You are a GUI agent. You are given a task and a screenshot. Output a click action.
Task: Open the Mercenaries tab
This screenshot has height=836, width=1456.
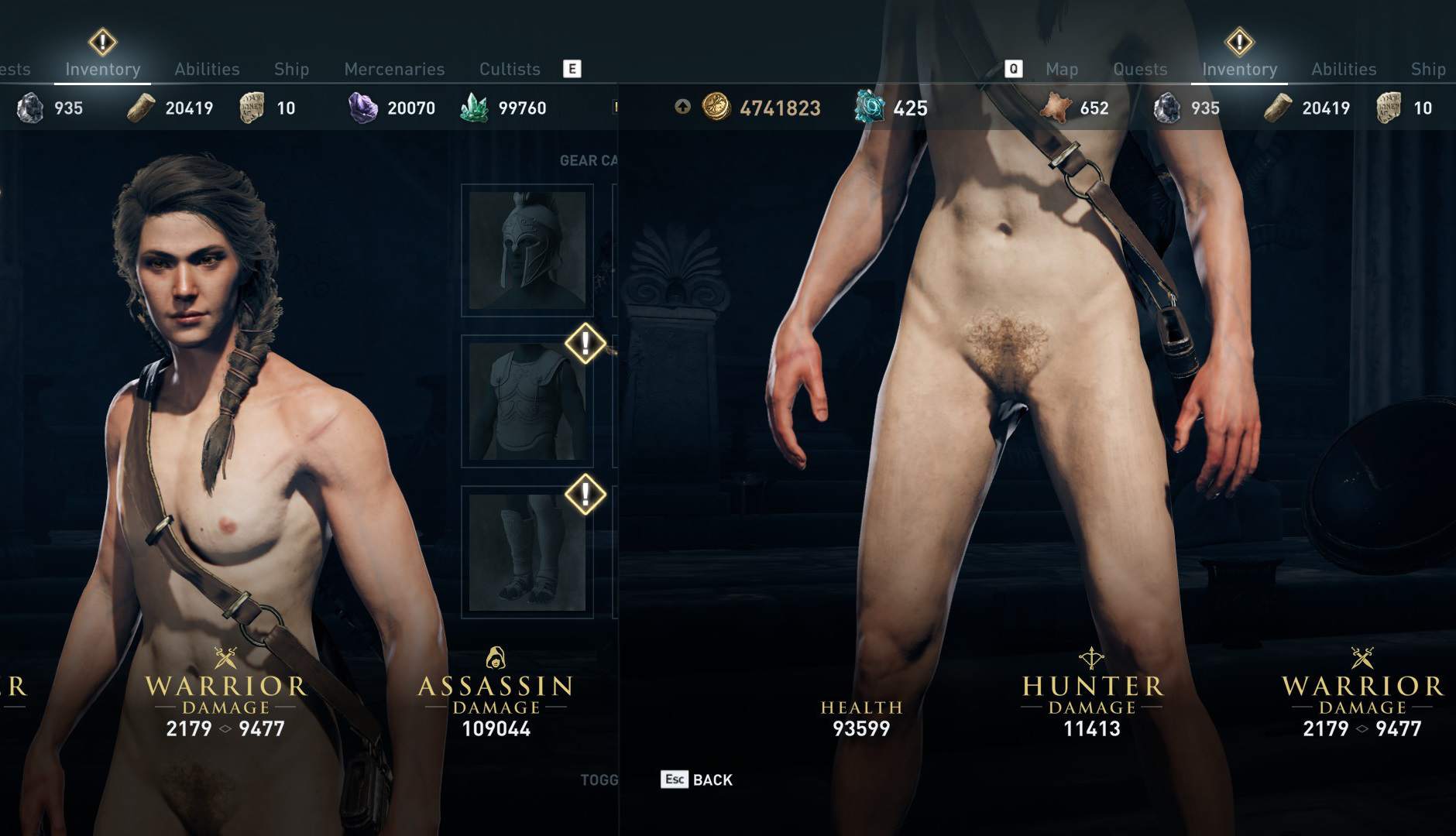[394, 70]
